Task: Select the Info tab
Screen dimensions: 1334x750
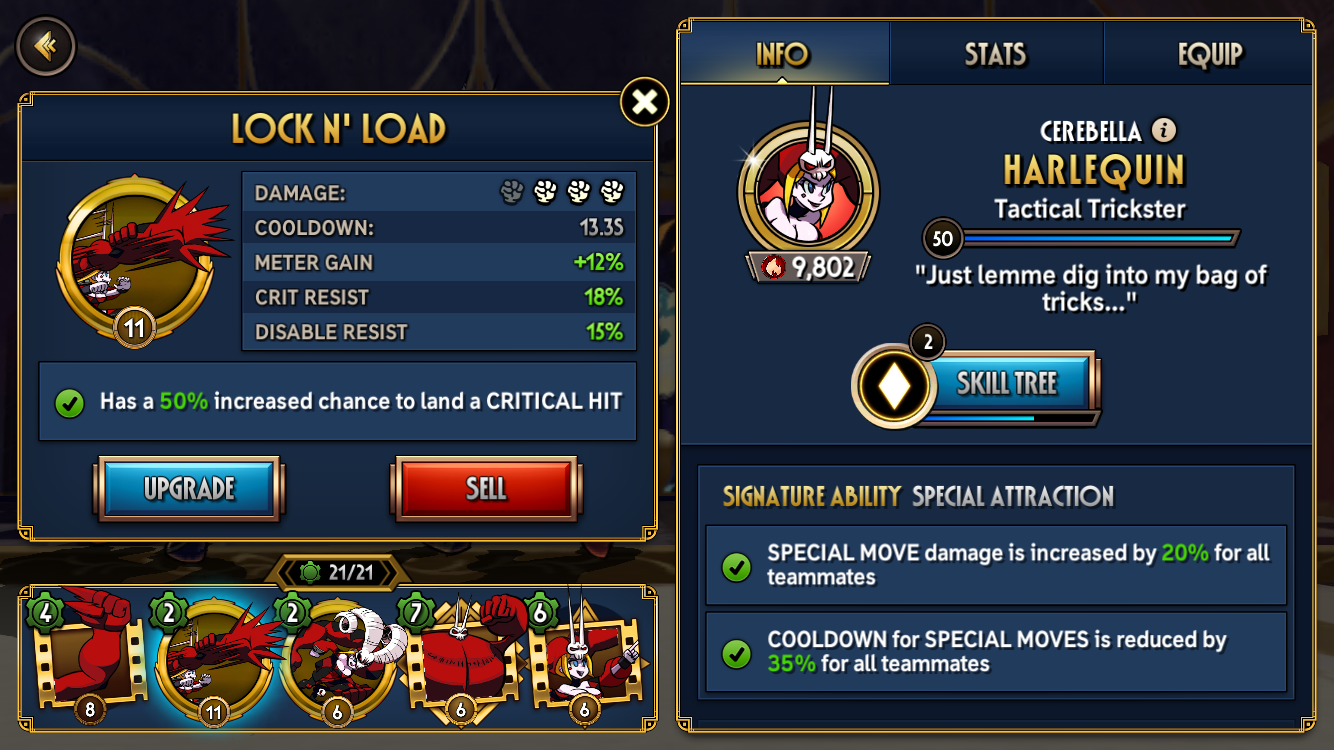Action: coord(783,54)
